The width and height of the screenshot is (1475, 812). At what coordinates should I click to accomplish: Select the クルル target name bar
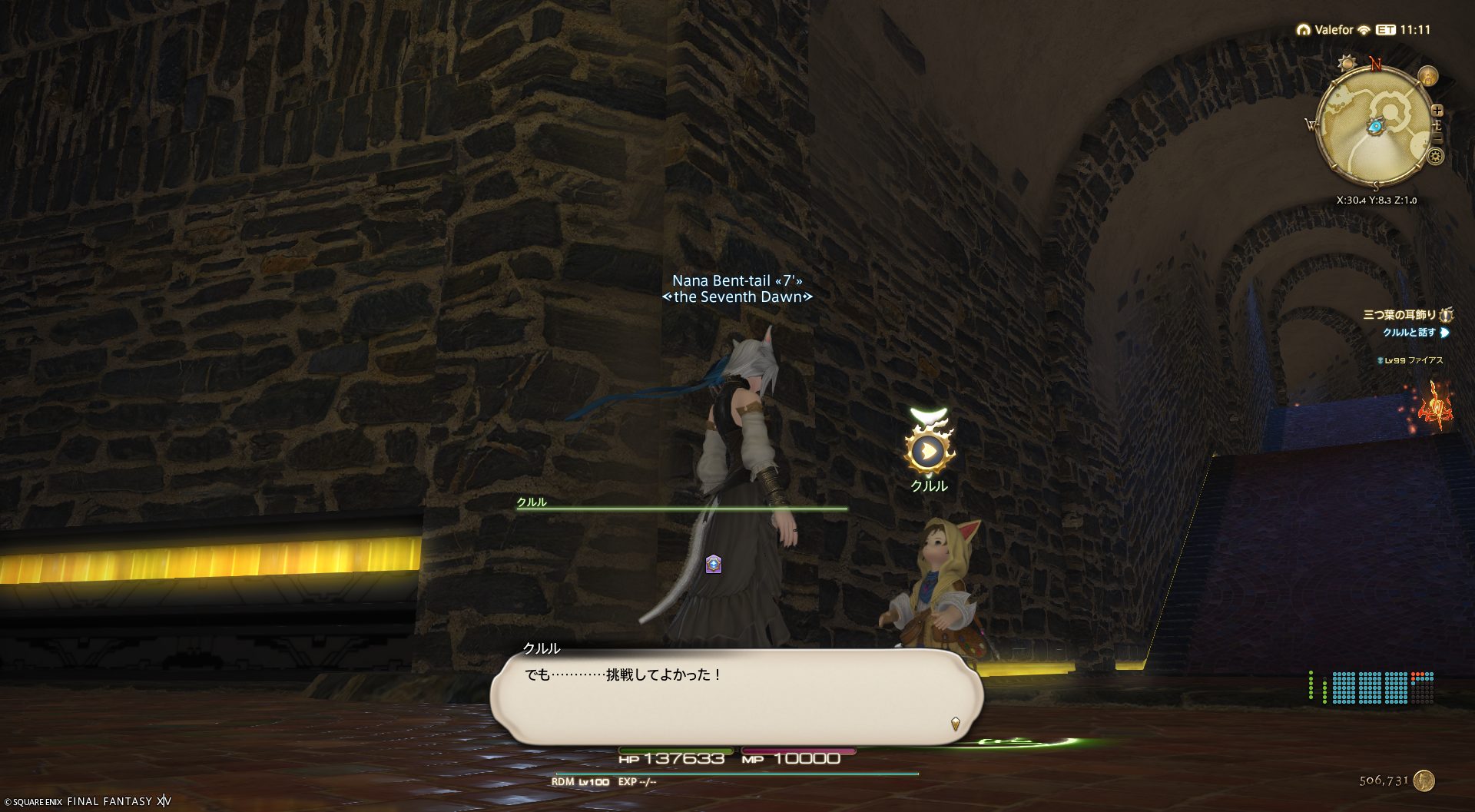680,504
